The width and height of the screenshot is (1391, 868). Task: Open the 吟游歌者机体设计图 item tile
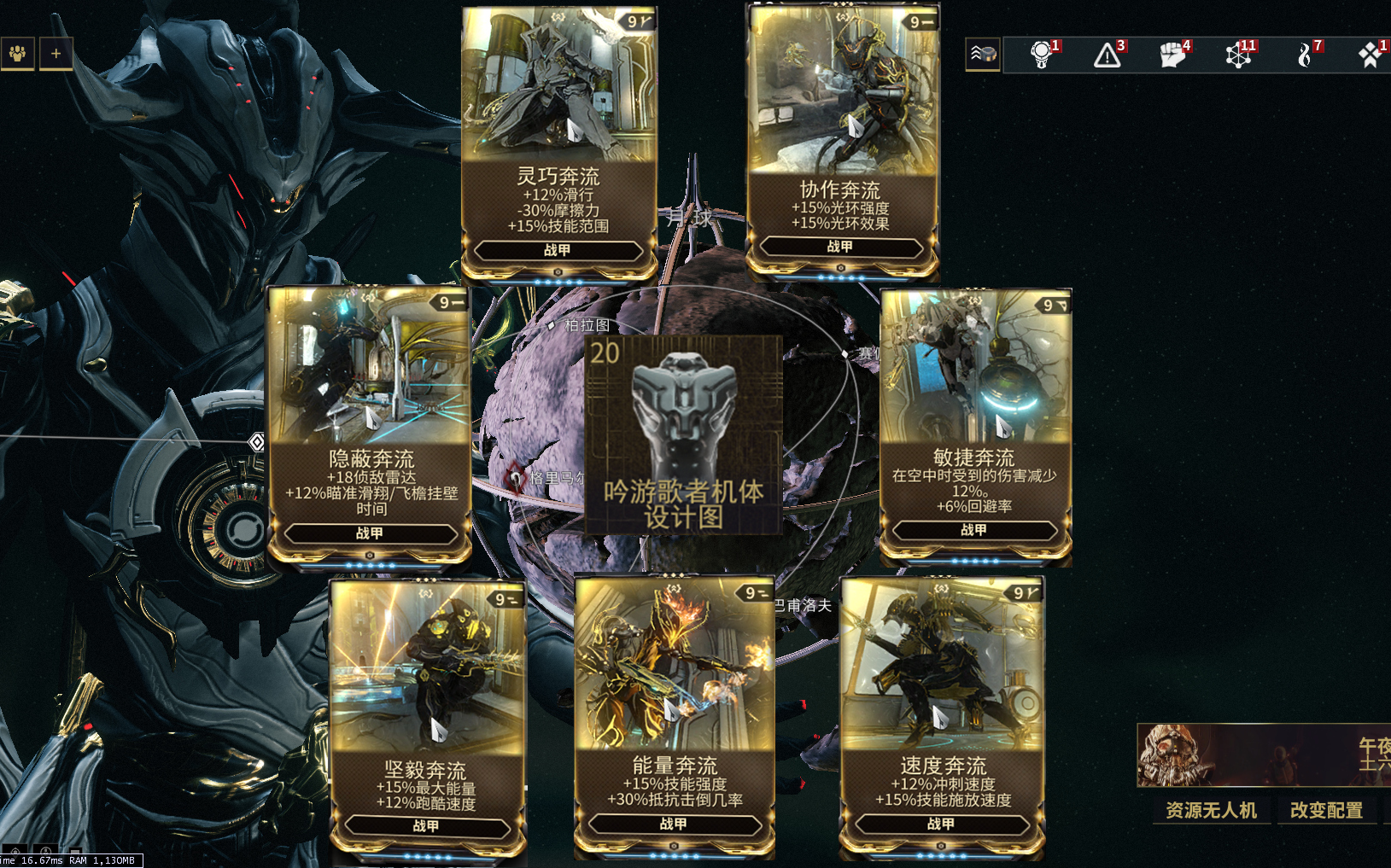pos(683,434)
